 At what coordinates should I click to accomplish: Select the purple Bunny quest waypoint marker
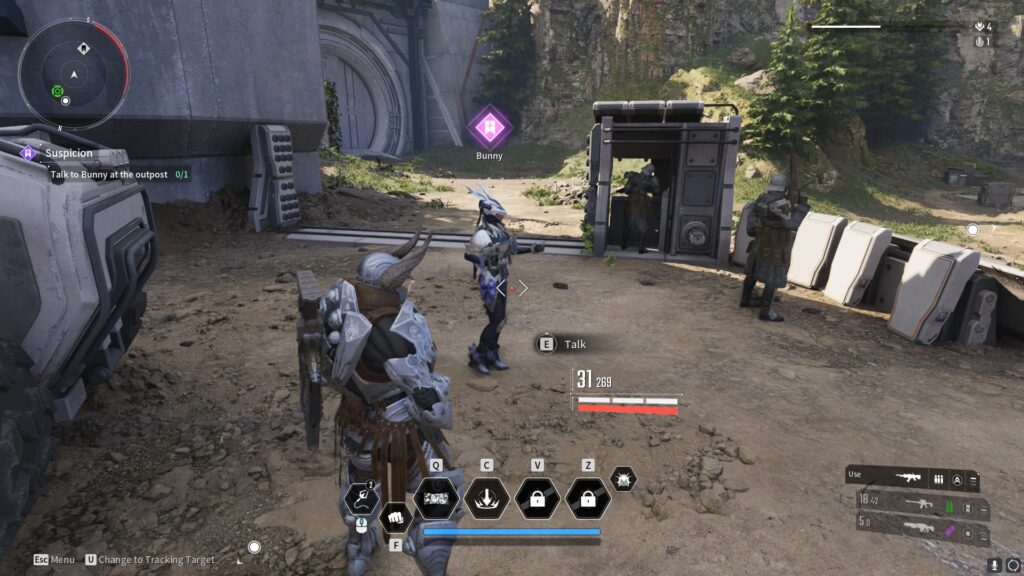point(490,127)
